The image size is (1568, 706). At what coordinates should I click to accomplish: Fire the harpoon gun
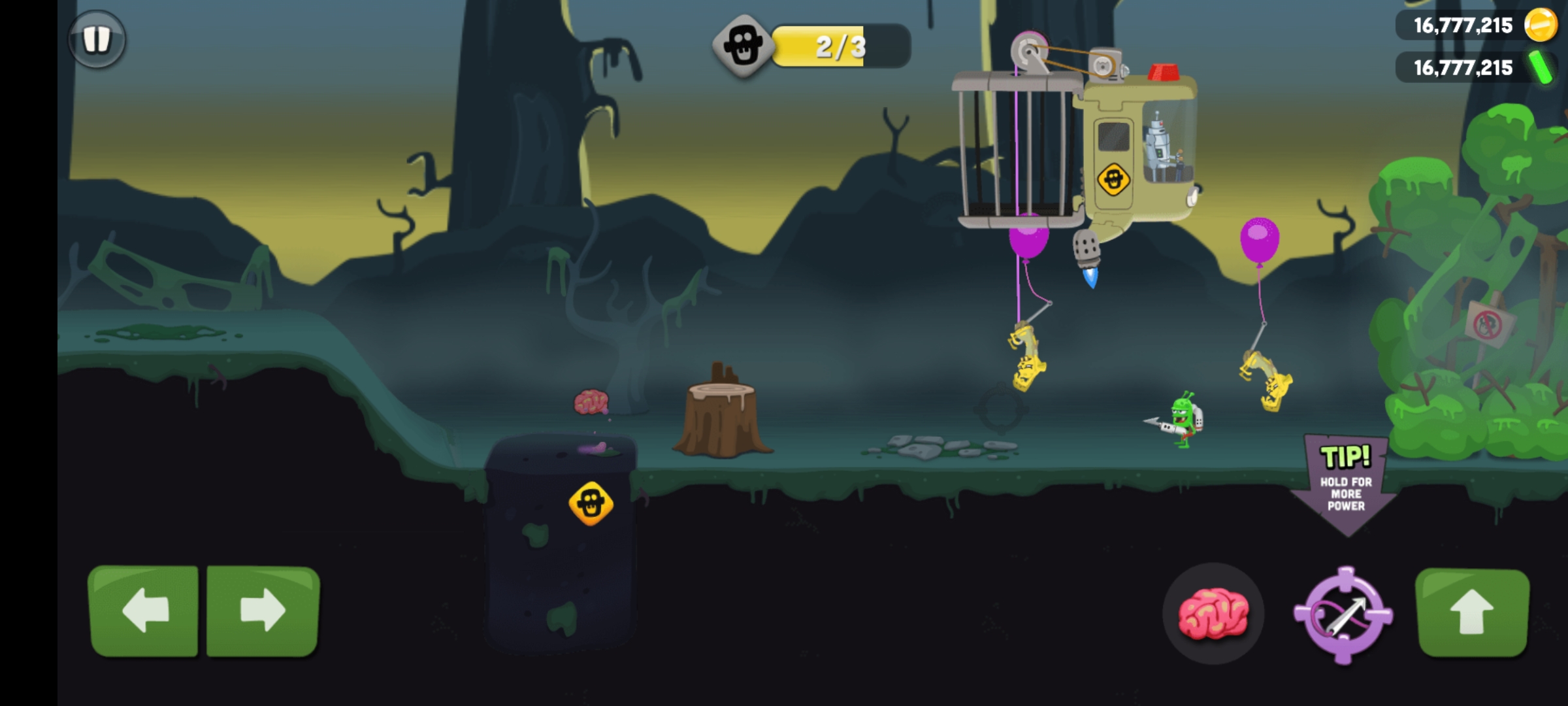tap(1343, 614)
